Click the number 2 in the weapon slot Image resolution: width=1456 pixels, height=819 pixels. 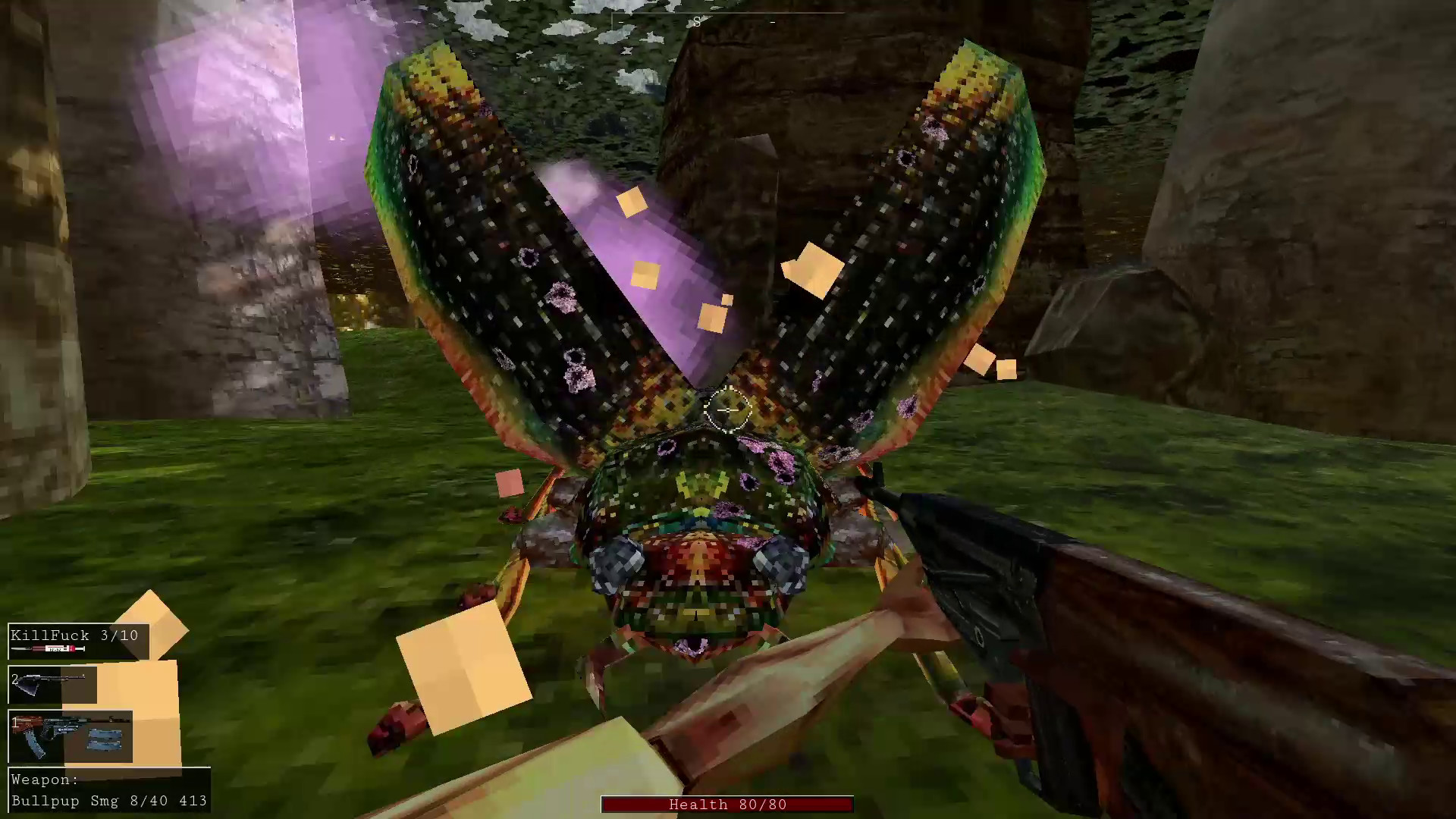coord(15,679)
